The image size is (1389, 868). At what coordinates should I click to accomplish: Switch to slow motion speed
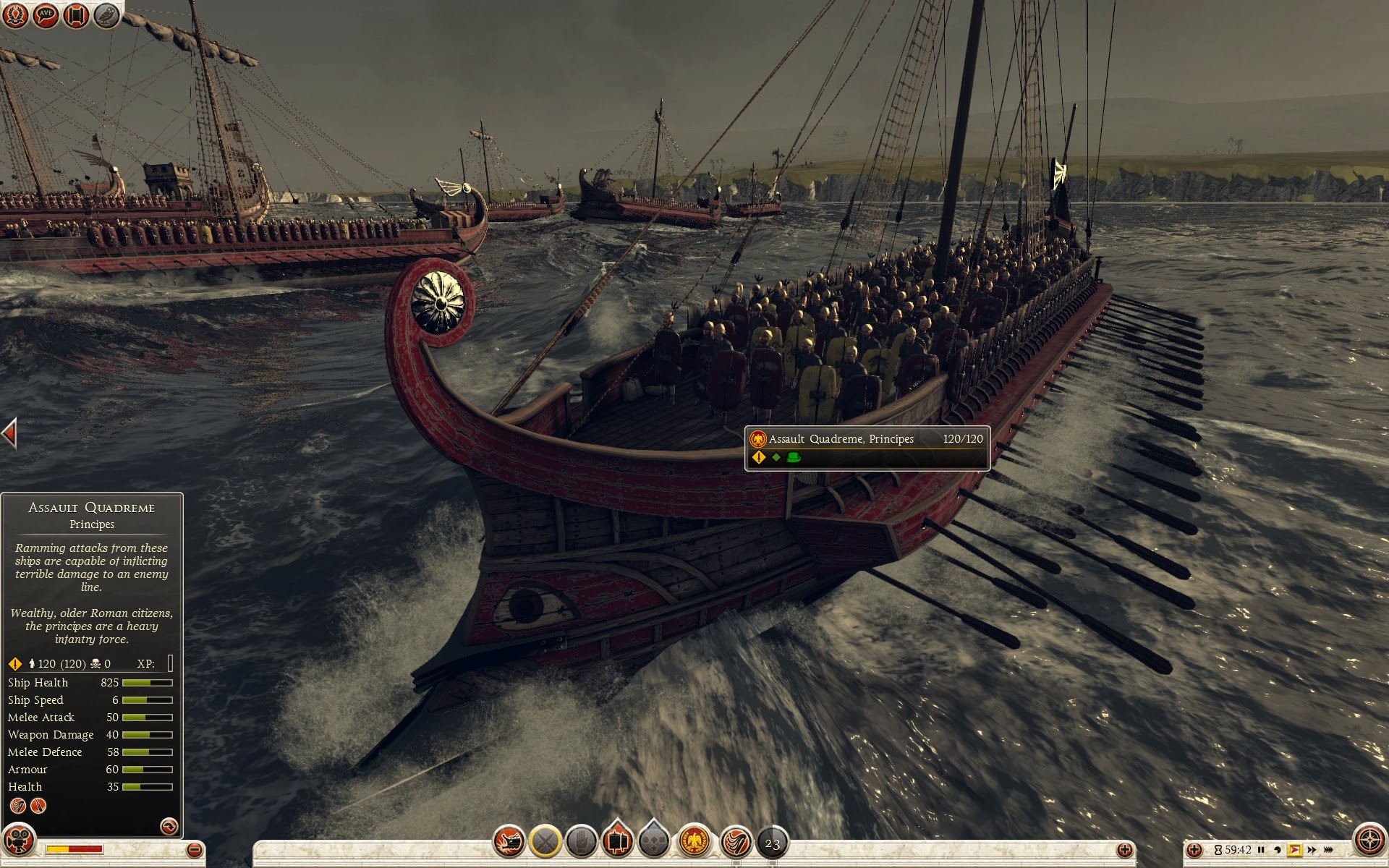(x=1278, y=850)
